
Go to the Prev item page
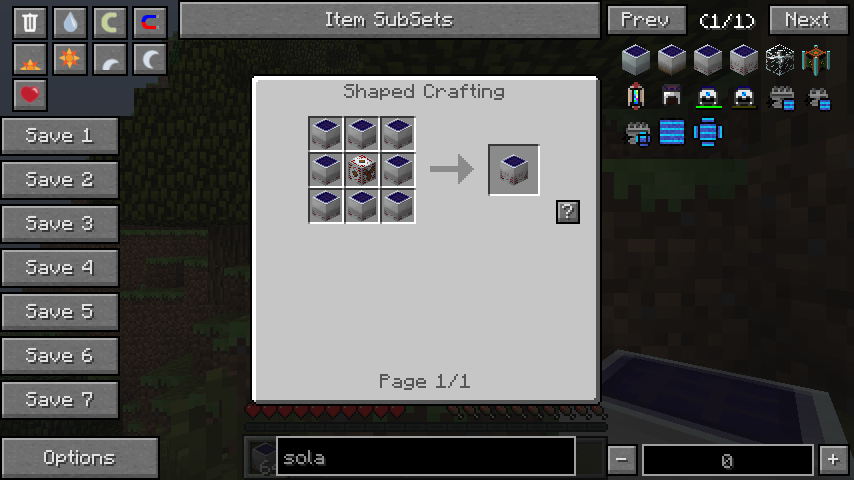click(646, 20)
